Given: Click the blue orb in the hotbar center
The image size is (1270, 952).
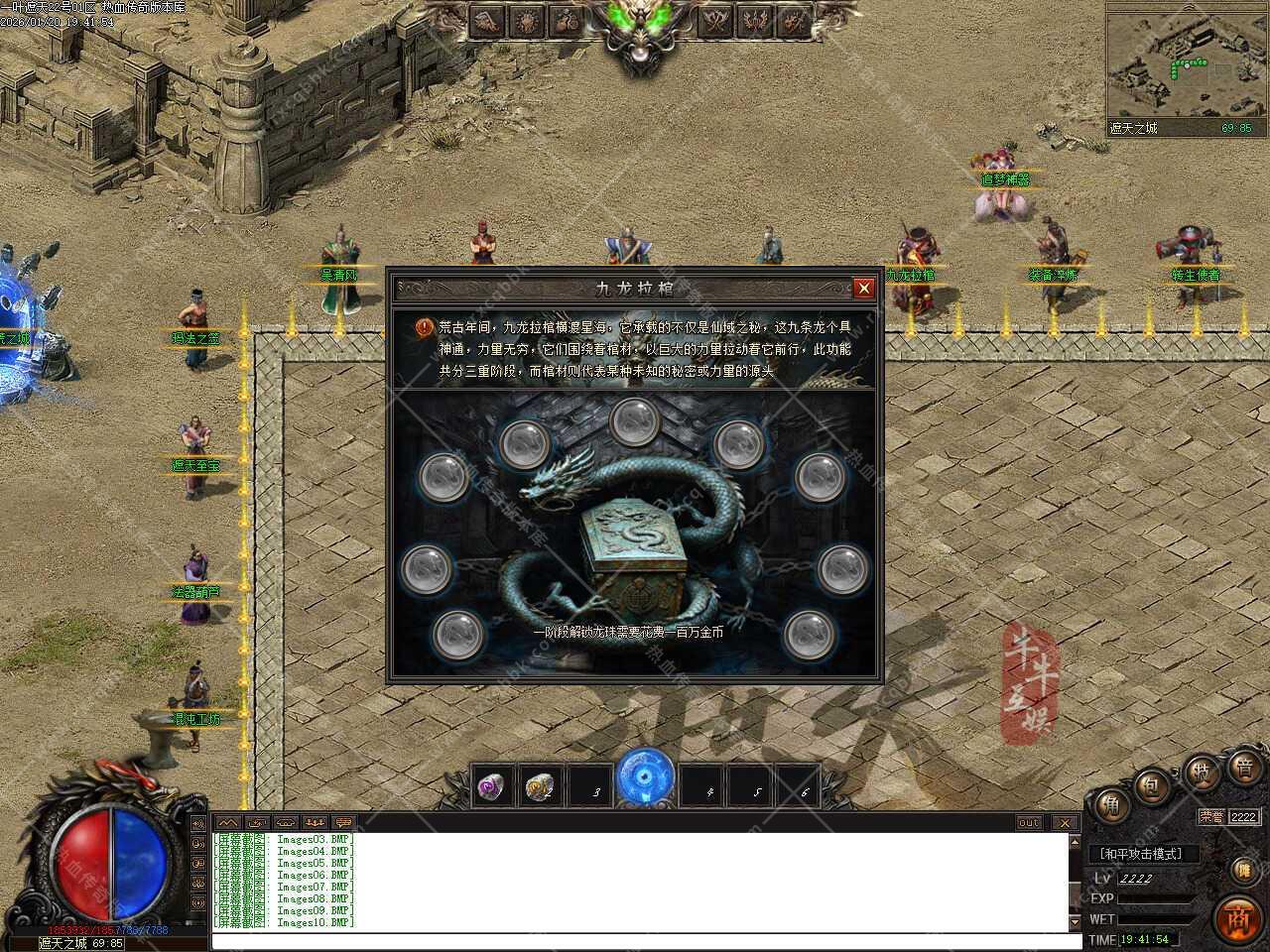Looking at the screenshot, I should tap(645, 778).
